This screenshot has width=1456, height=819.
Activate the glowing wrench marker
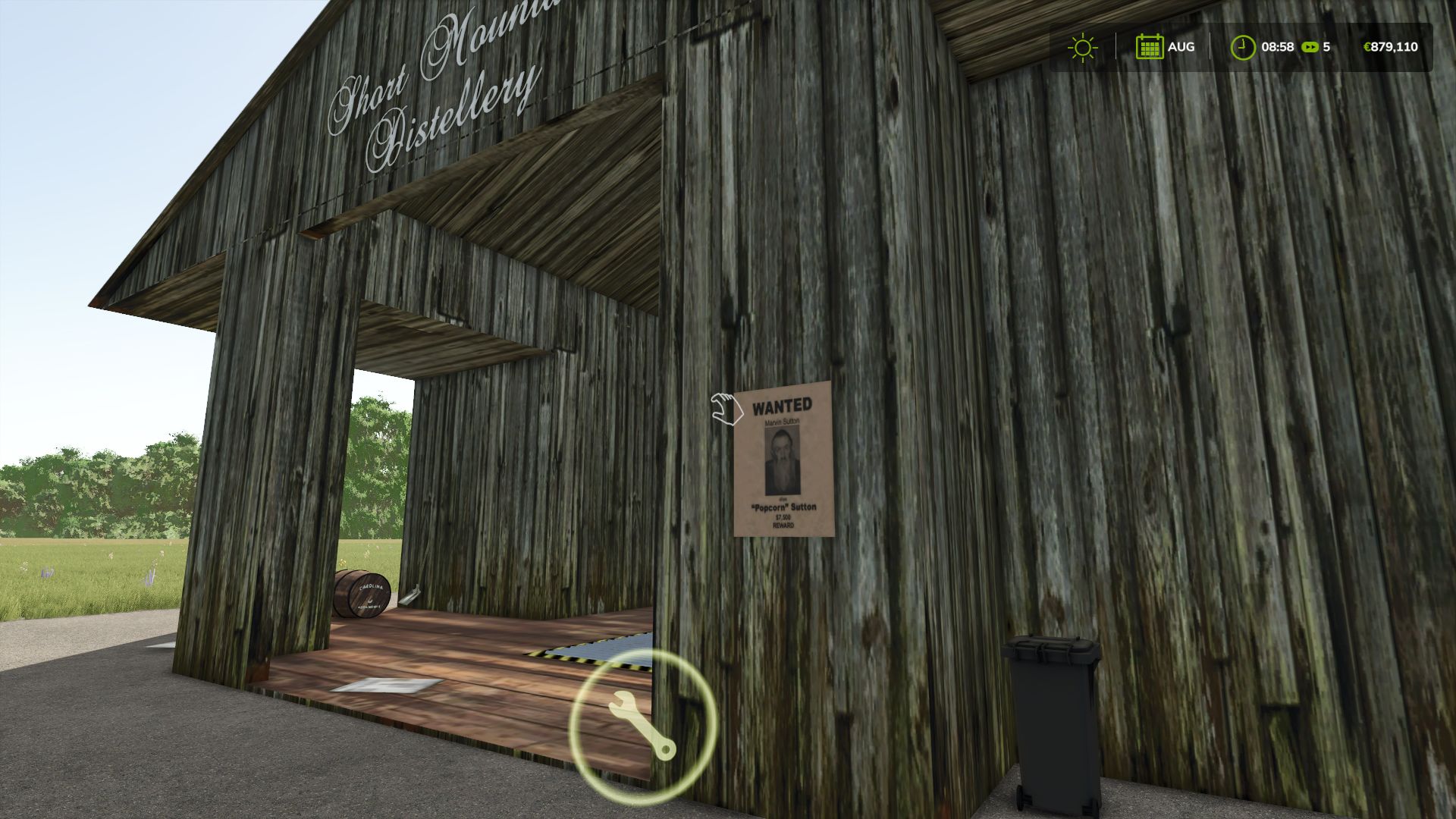point(642,725)
